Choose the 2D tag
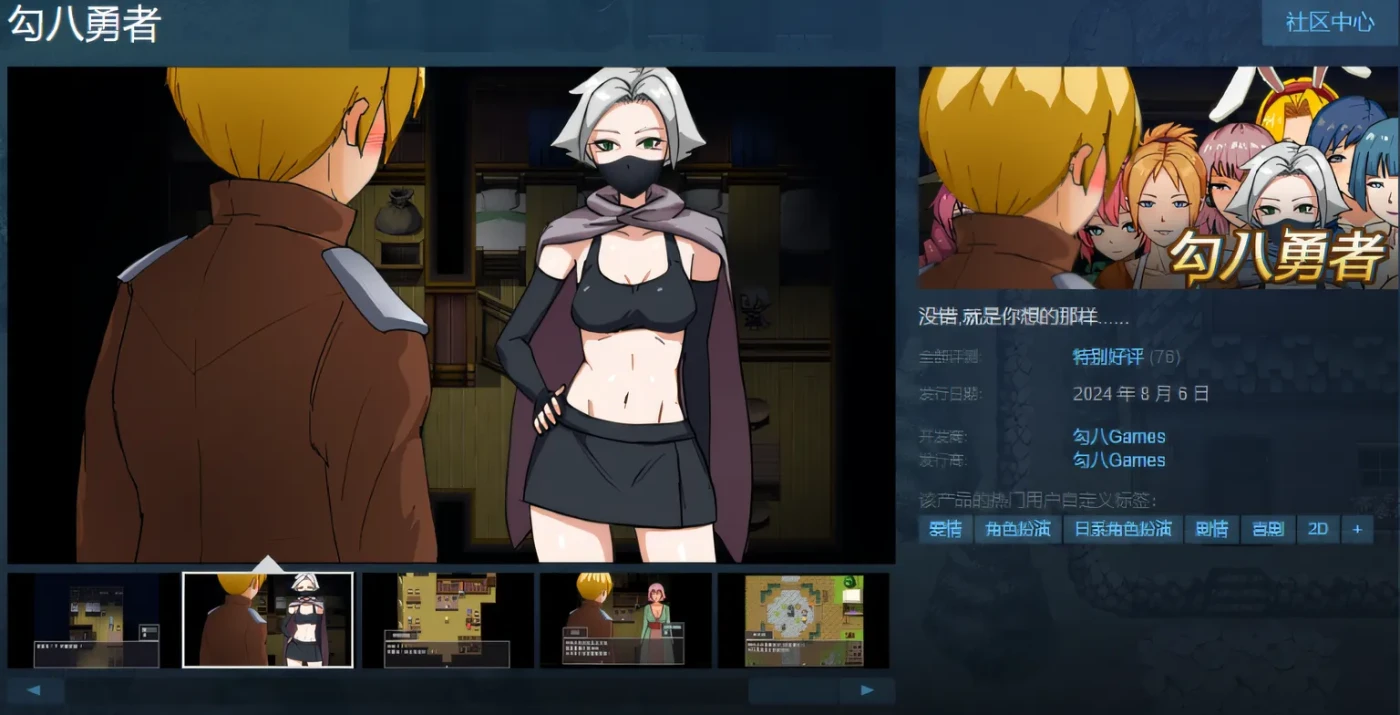The height and width of the screenshot is (715, 1400). [1318, 529]
